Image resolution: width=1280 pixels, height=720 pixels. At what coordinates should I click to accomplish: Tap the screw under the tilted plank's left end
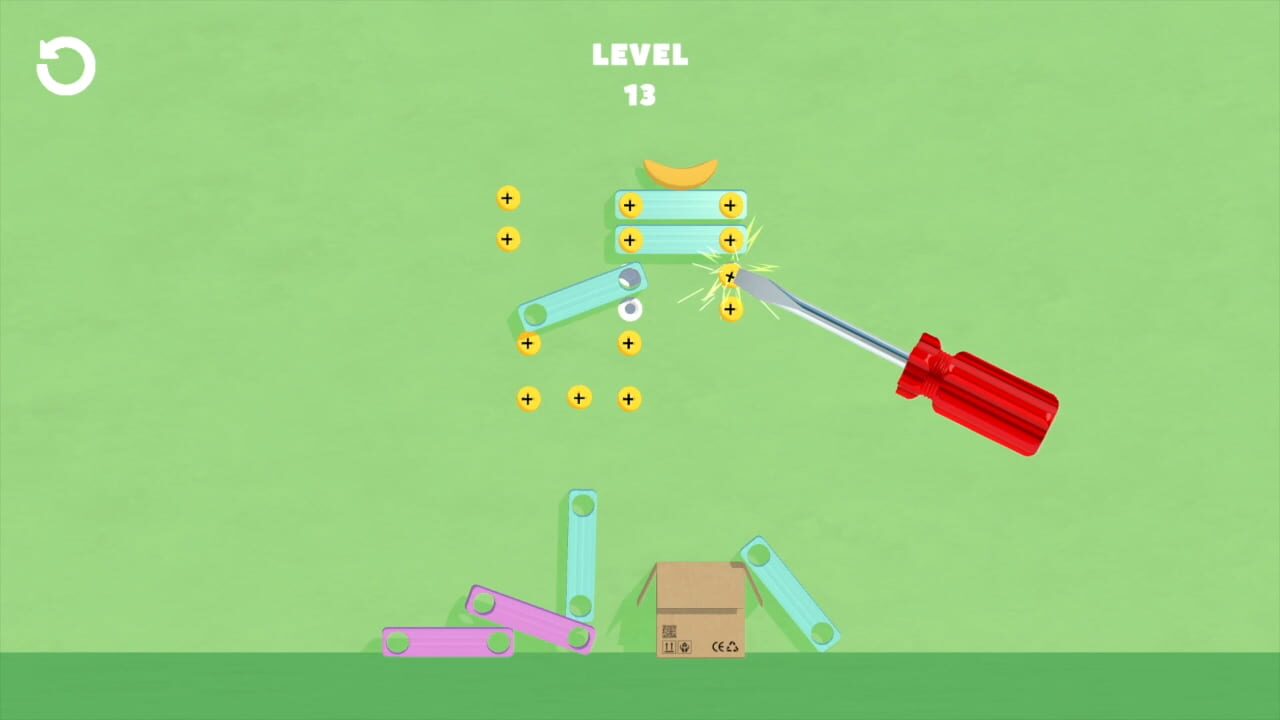(x=528, y=343)
